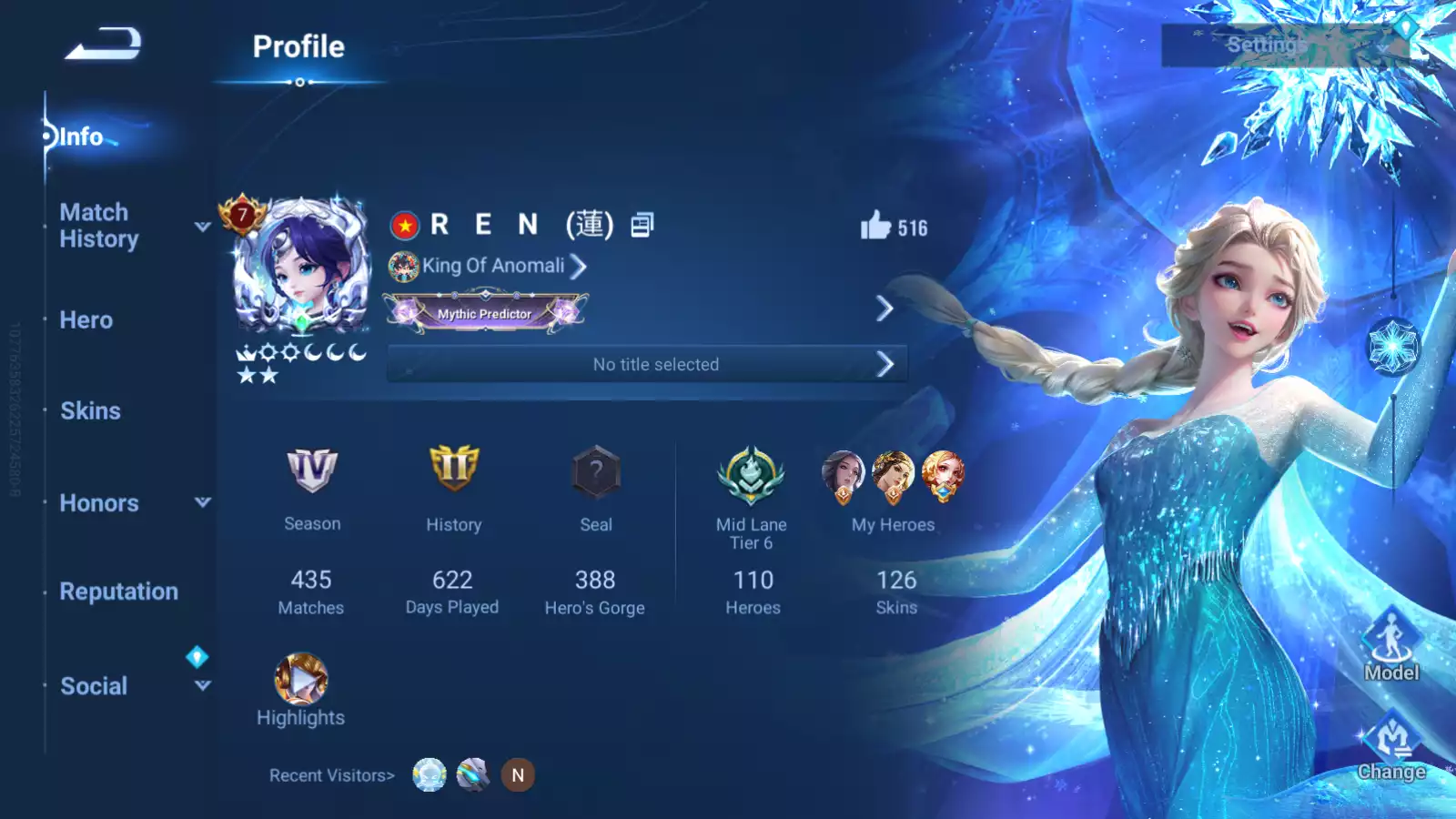Screen dimensions: 1456x819
Task: Show the Recent Visitors list
Action: point(331,775)
